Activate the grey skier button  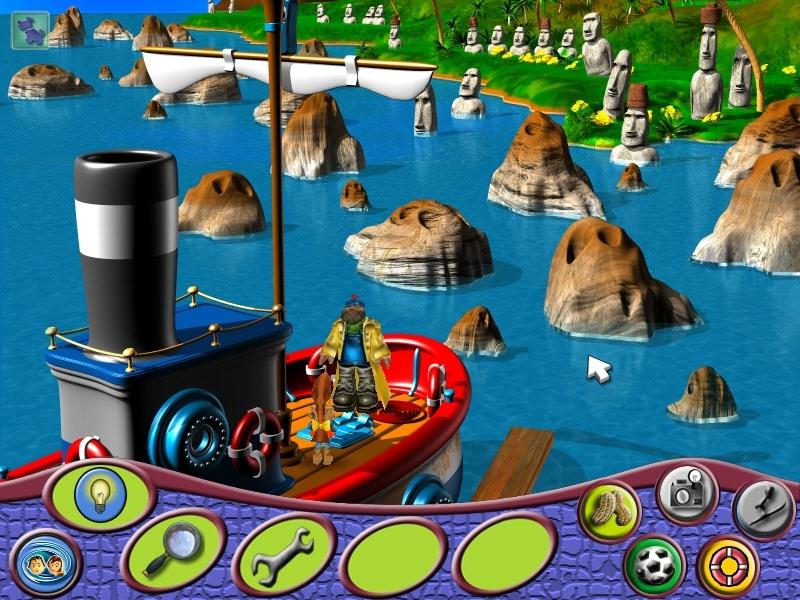tap(764, 508)
